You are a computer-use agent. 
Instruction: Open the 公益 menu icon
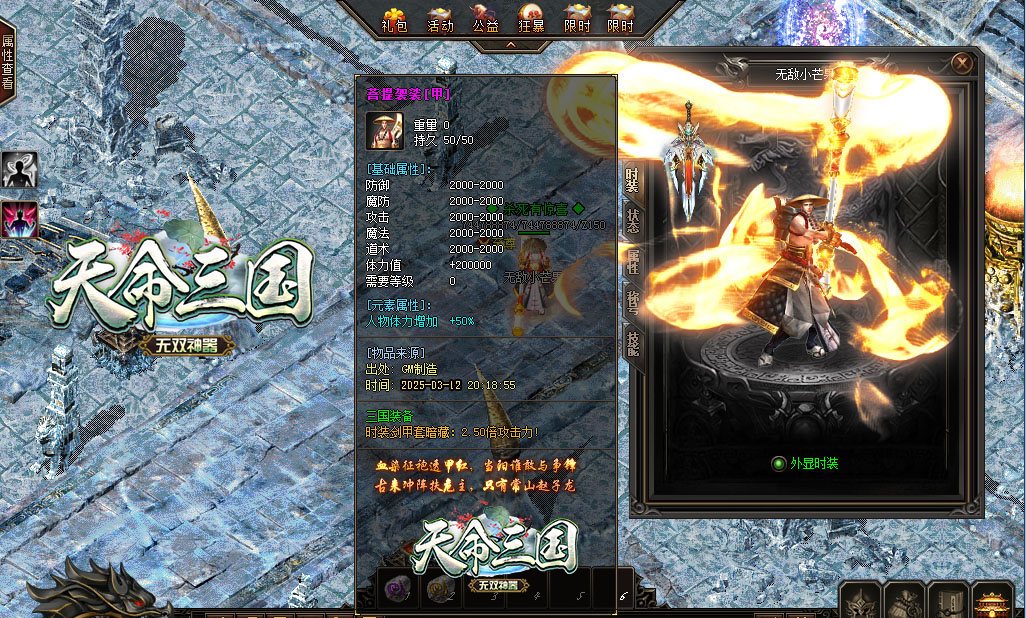[x=486, y=19]
